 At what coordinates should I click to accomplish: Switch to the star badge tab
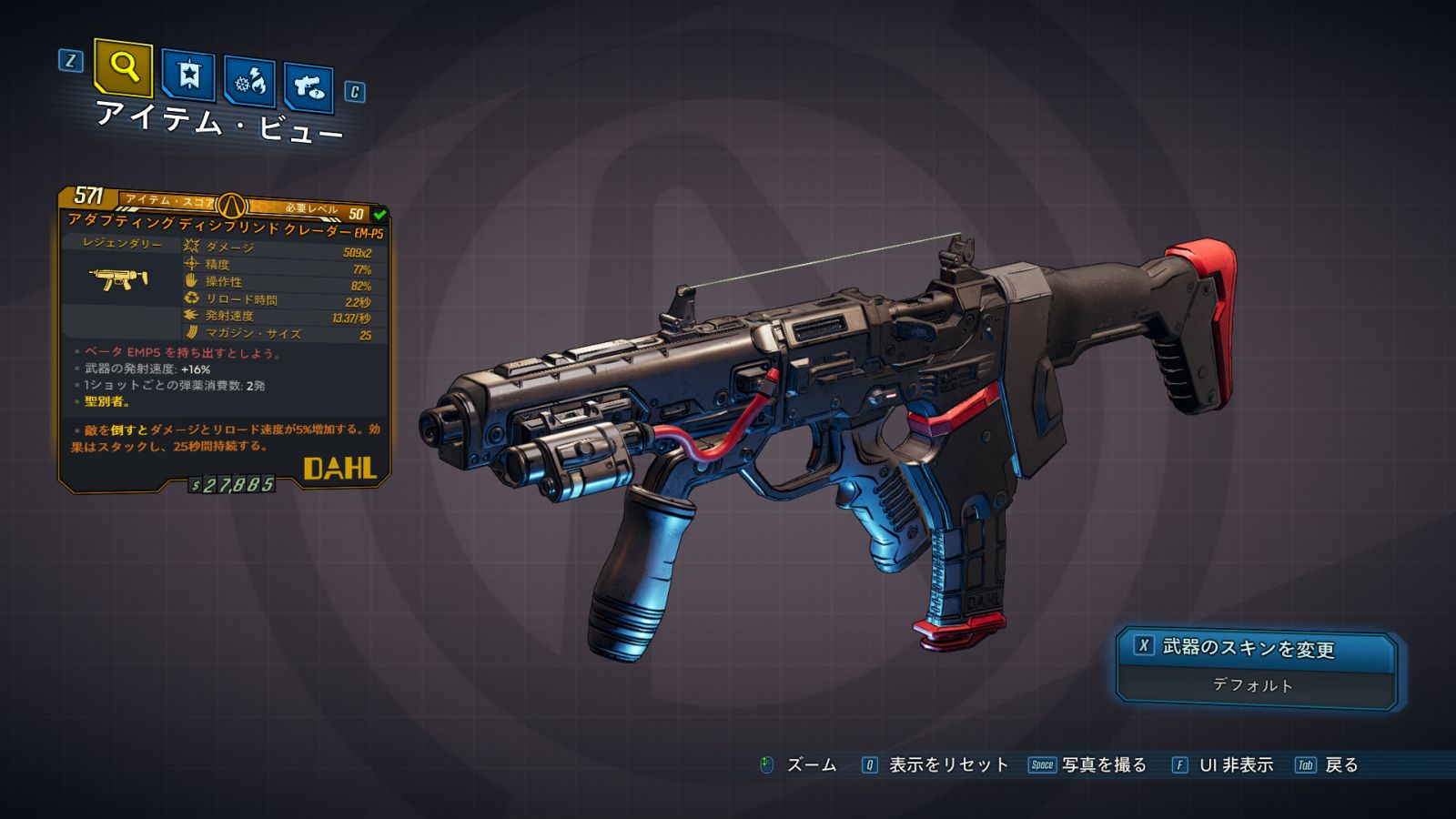coord(188,76)
